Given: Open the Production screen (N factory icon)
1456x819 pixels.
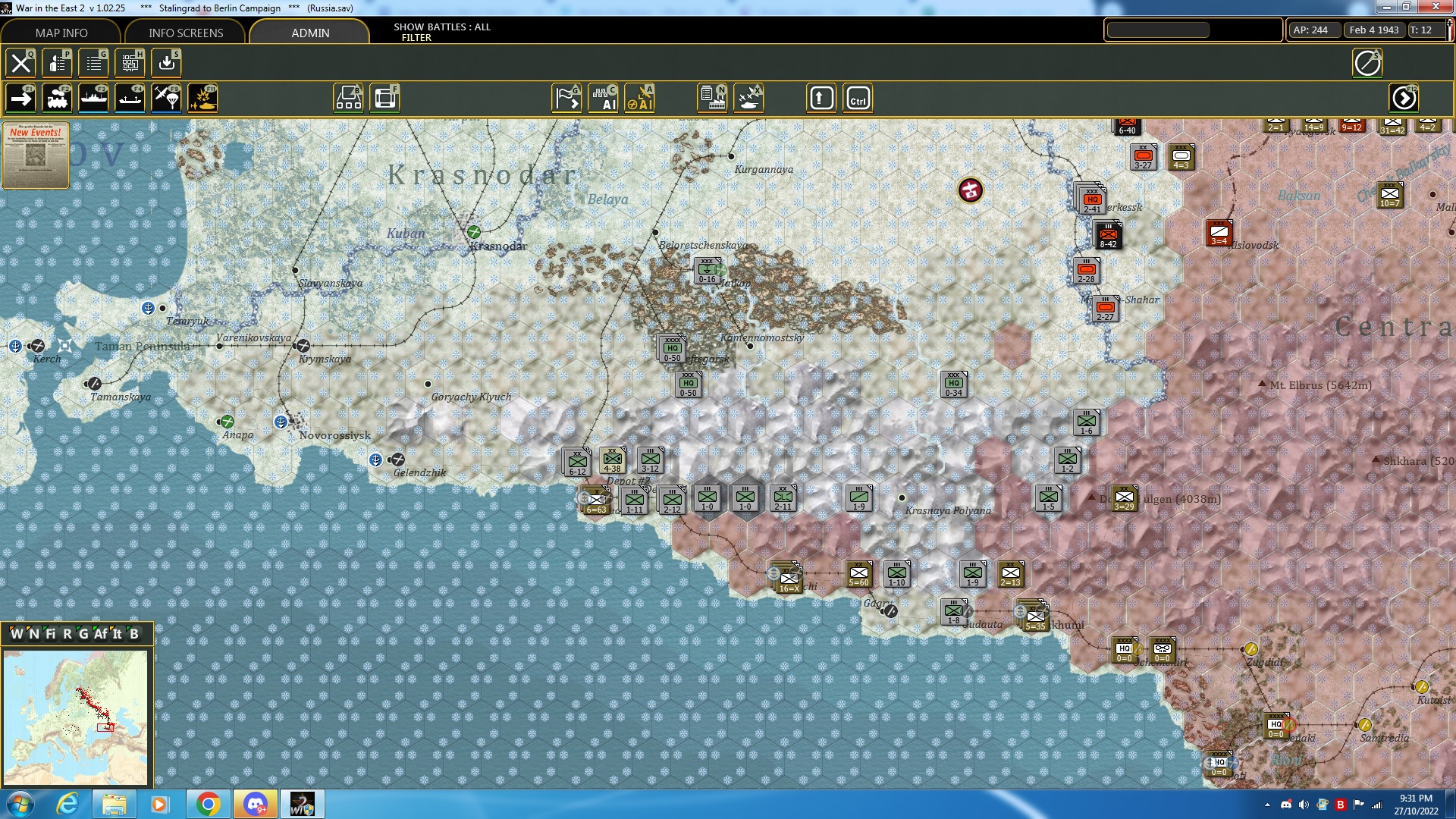Looking at the screenshot, I should 713,97.
